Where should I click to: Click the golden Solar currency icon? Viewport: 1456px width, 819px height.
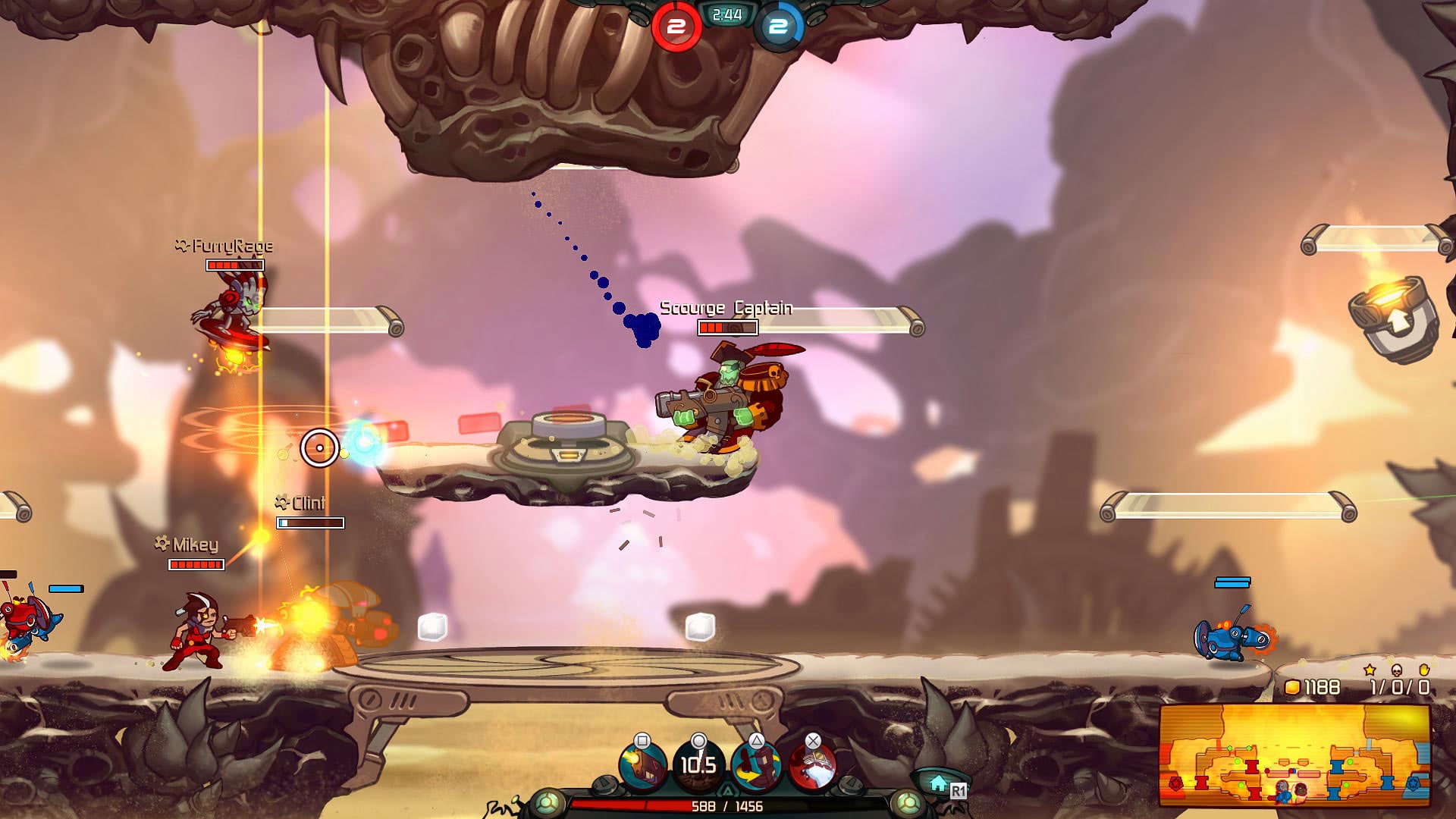1291,688
